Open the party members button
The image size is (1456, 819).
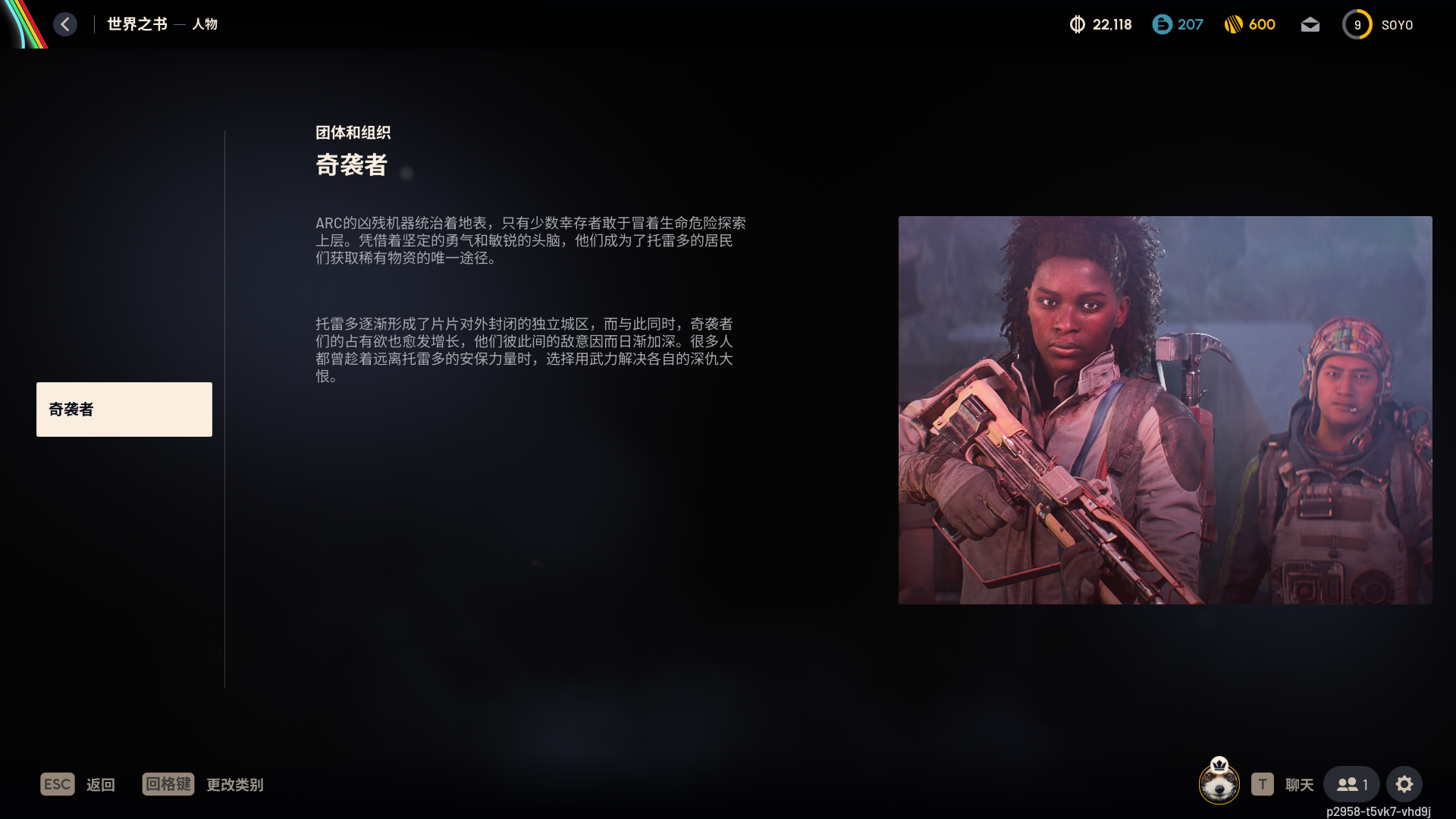click(x=1351, y=785)
